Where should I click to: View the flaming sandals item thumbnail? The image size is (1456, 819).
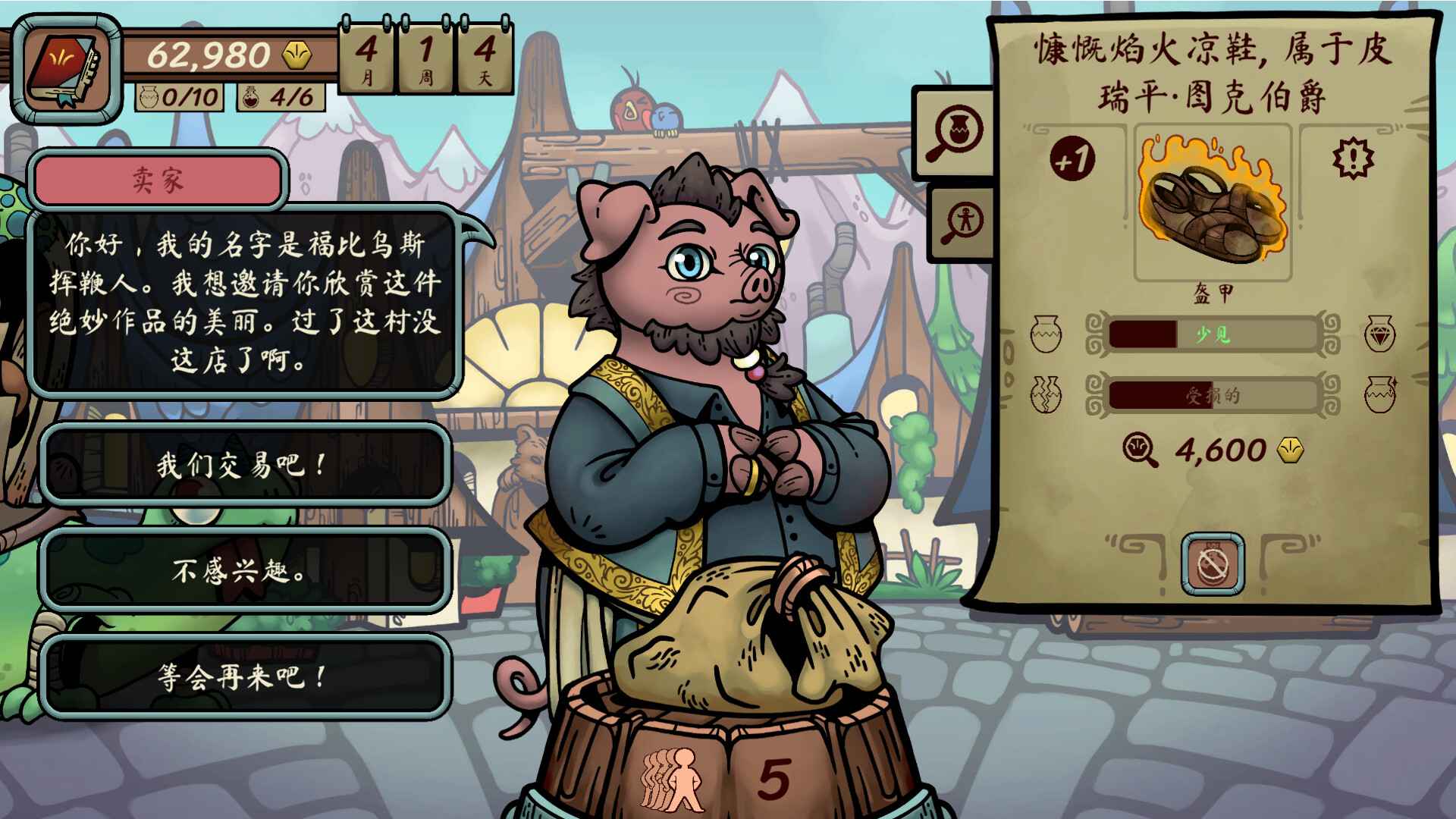[x=1213, y=205]
